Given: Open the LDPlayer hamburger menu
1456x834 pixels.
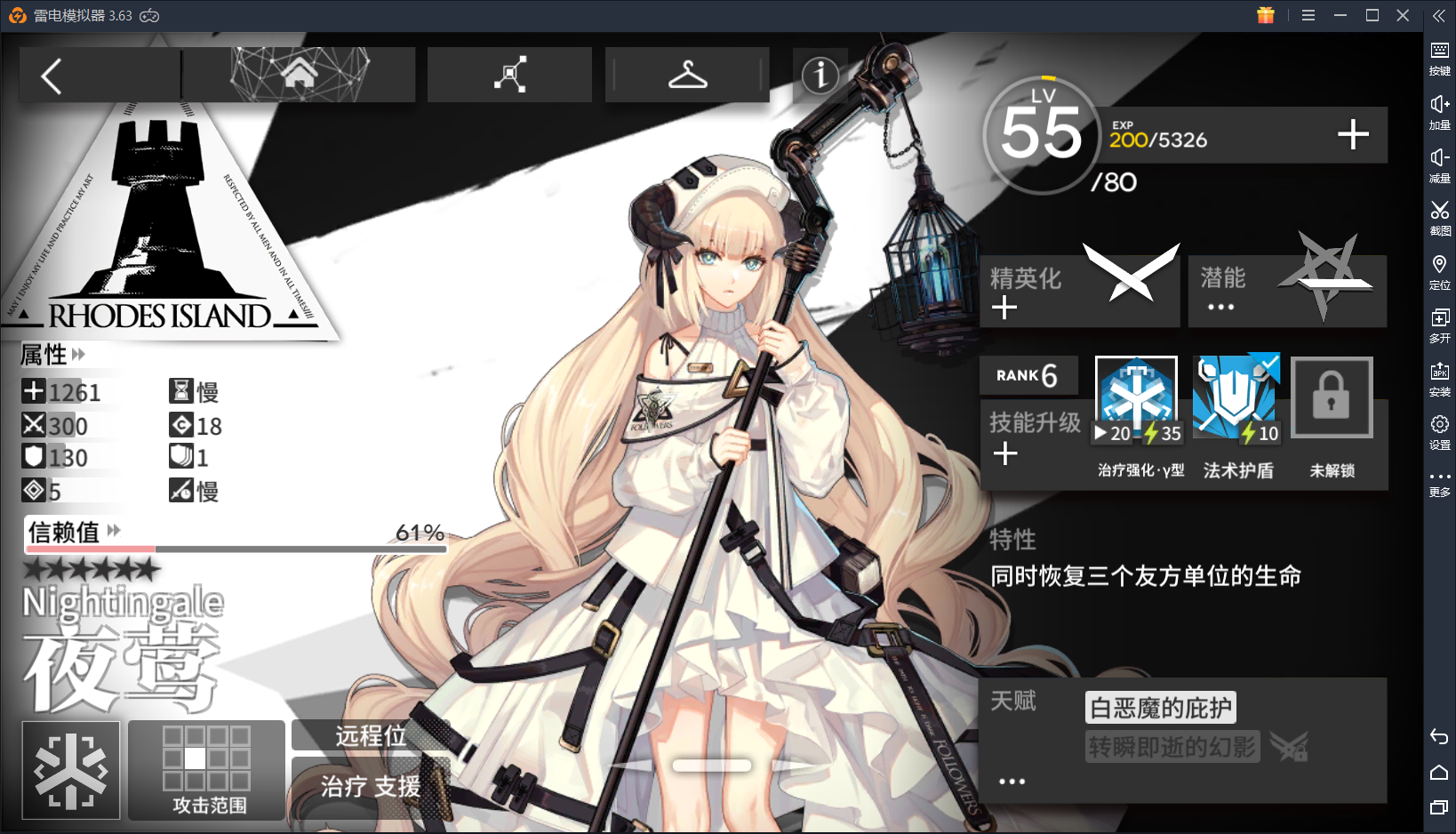Looking at the screenshot, I should tap(1308, 15).
